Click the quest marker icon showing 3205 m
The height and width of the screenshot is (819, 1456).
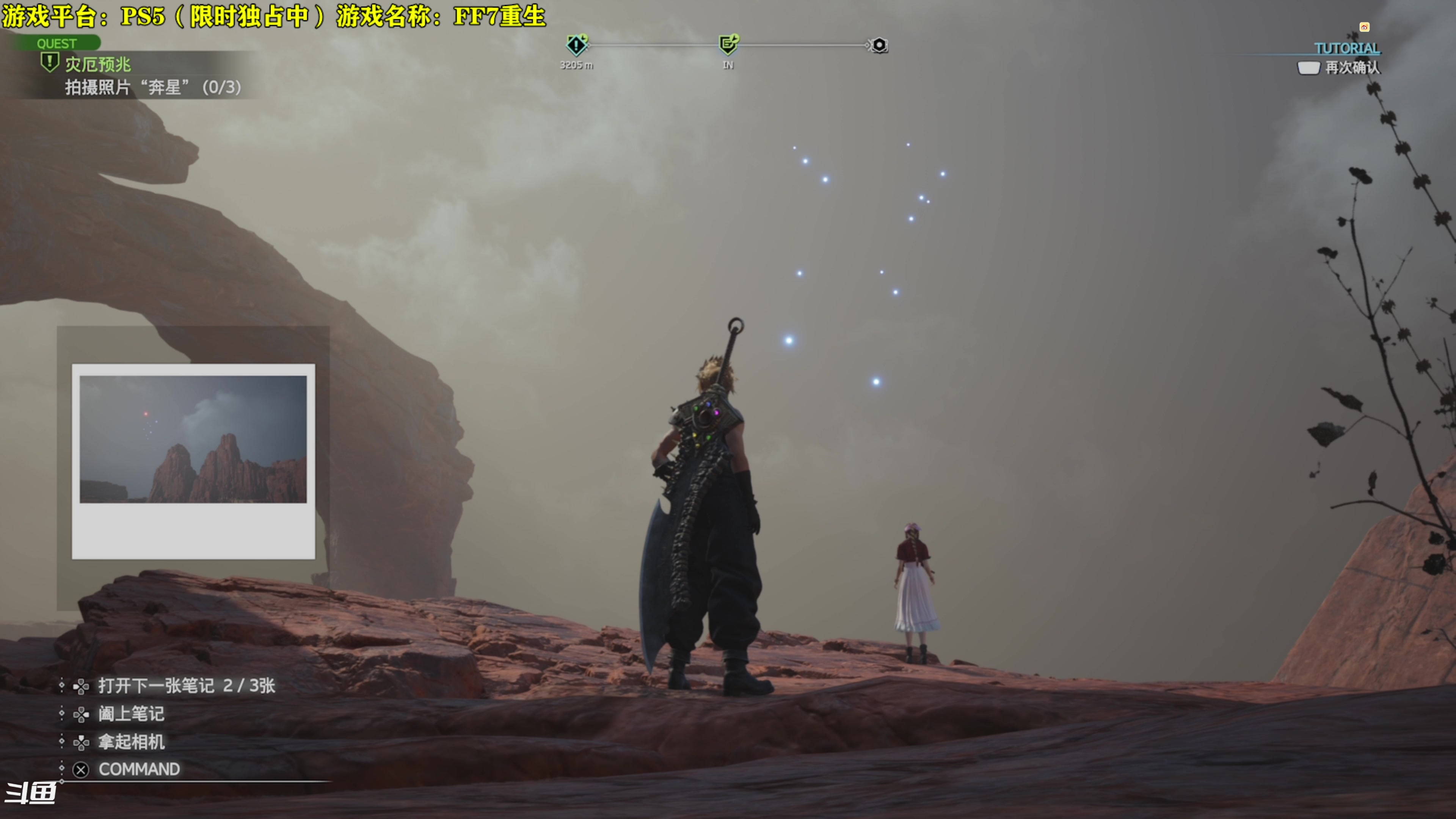pos(576,45)
